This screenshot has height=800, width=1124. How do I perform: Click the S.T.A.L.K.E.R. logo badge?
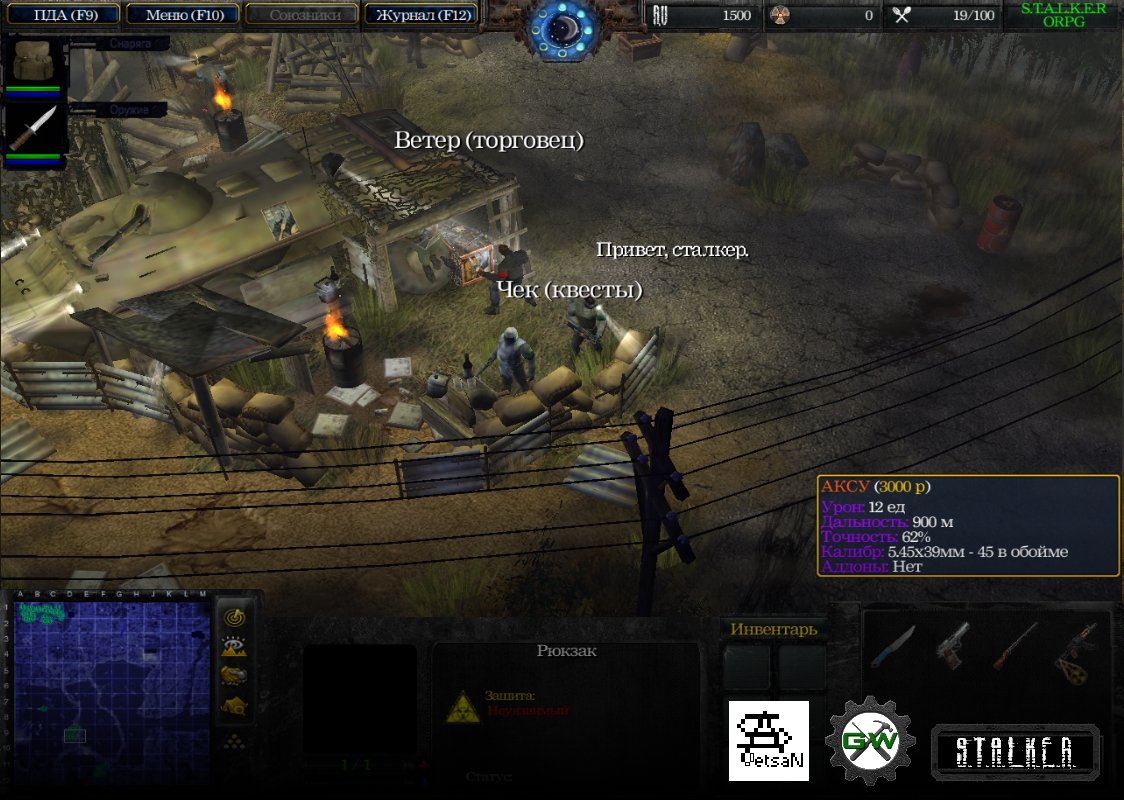[1015, 752]
